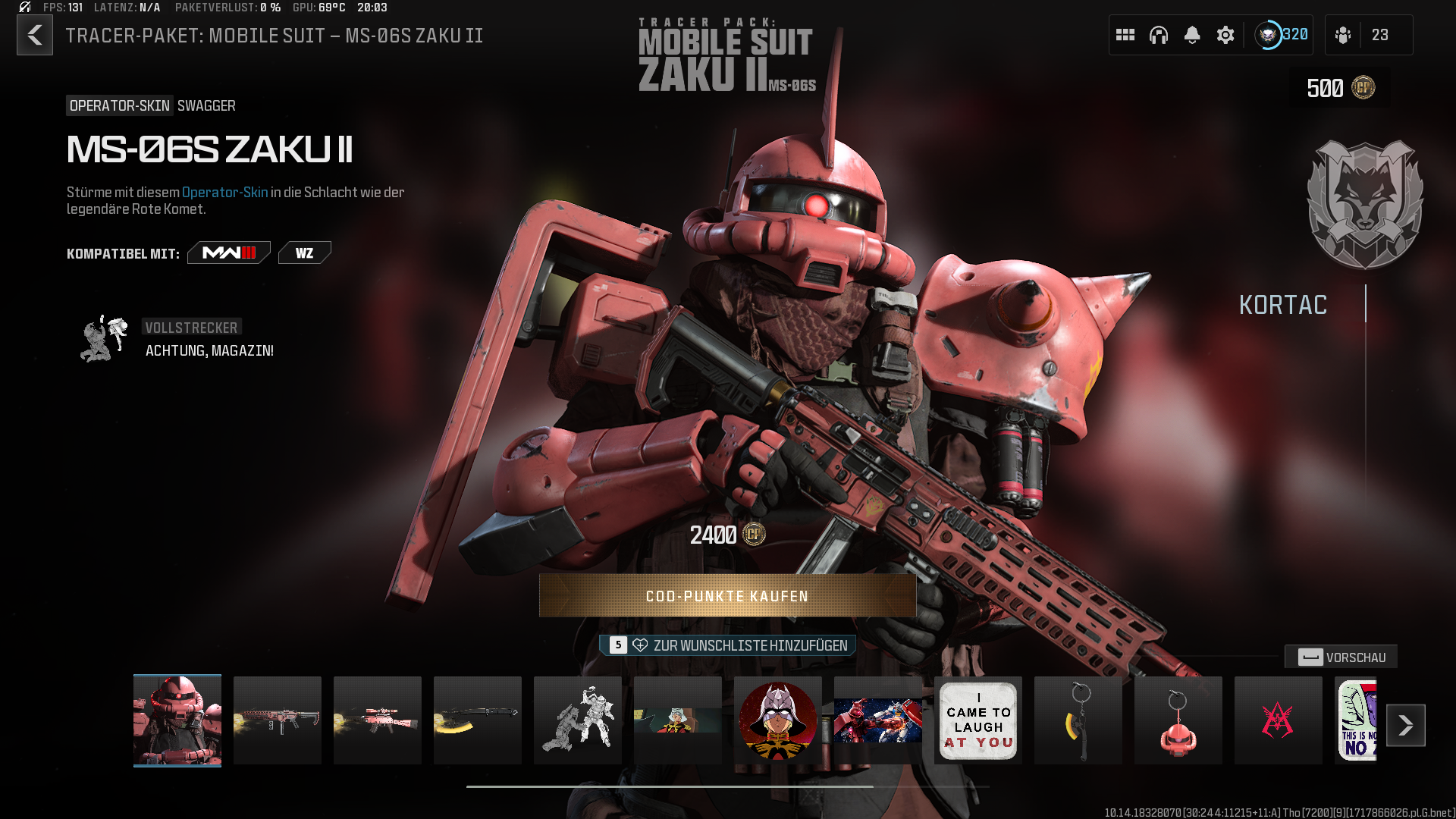The height and width of the screenshot is (819, 1456).
Task: Select the red Zeon insignia thumbnail
Action: 1279,720
